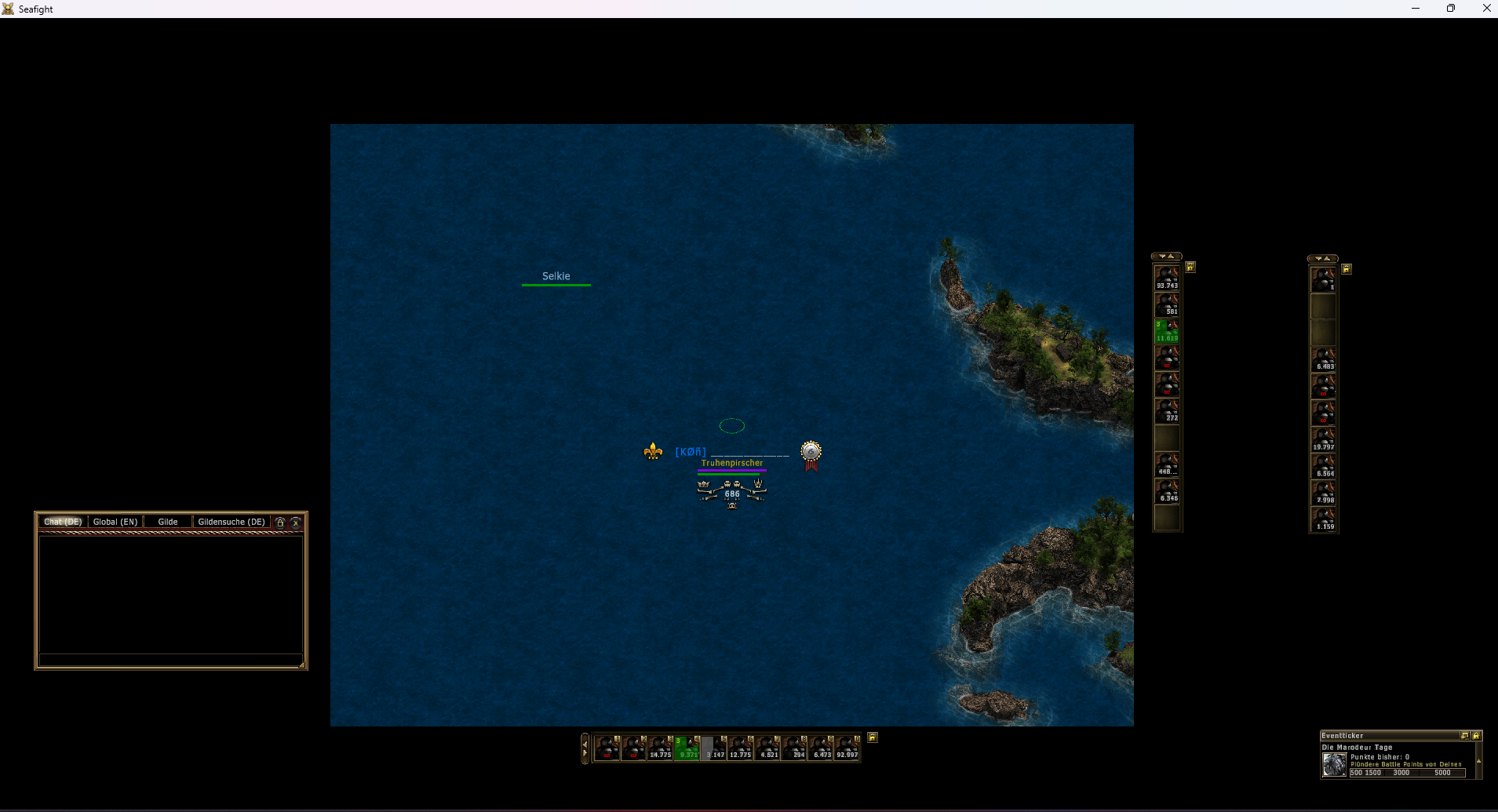The height and width of the screenshot is (812, 1498).
Task: Click the Marodeur Tage event thumbnail
Action: (1334, 765)
